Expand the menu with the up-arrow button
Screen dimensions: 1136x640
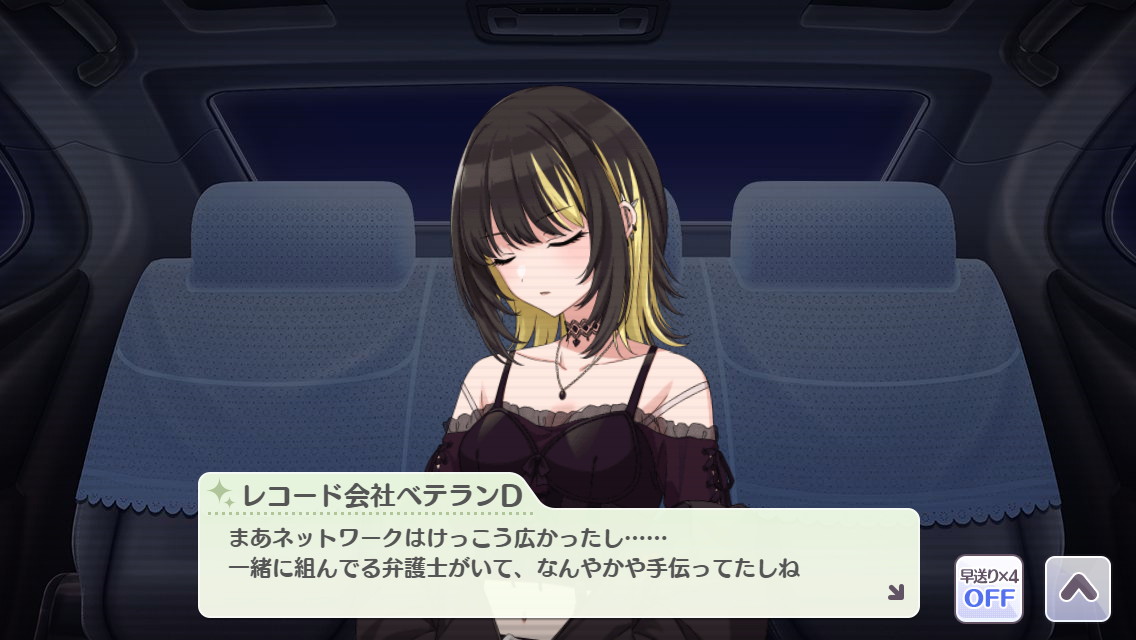click(x=1077, y=589)
